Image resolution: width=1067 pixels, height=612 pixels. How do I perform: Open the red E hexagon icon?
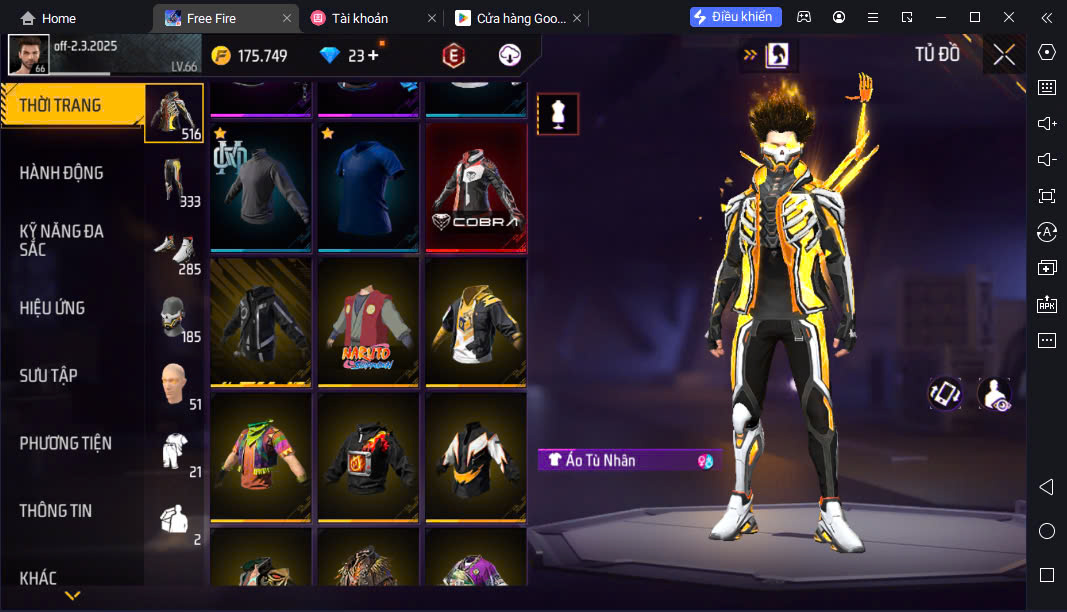click(454, 56)
